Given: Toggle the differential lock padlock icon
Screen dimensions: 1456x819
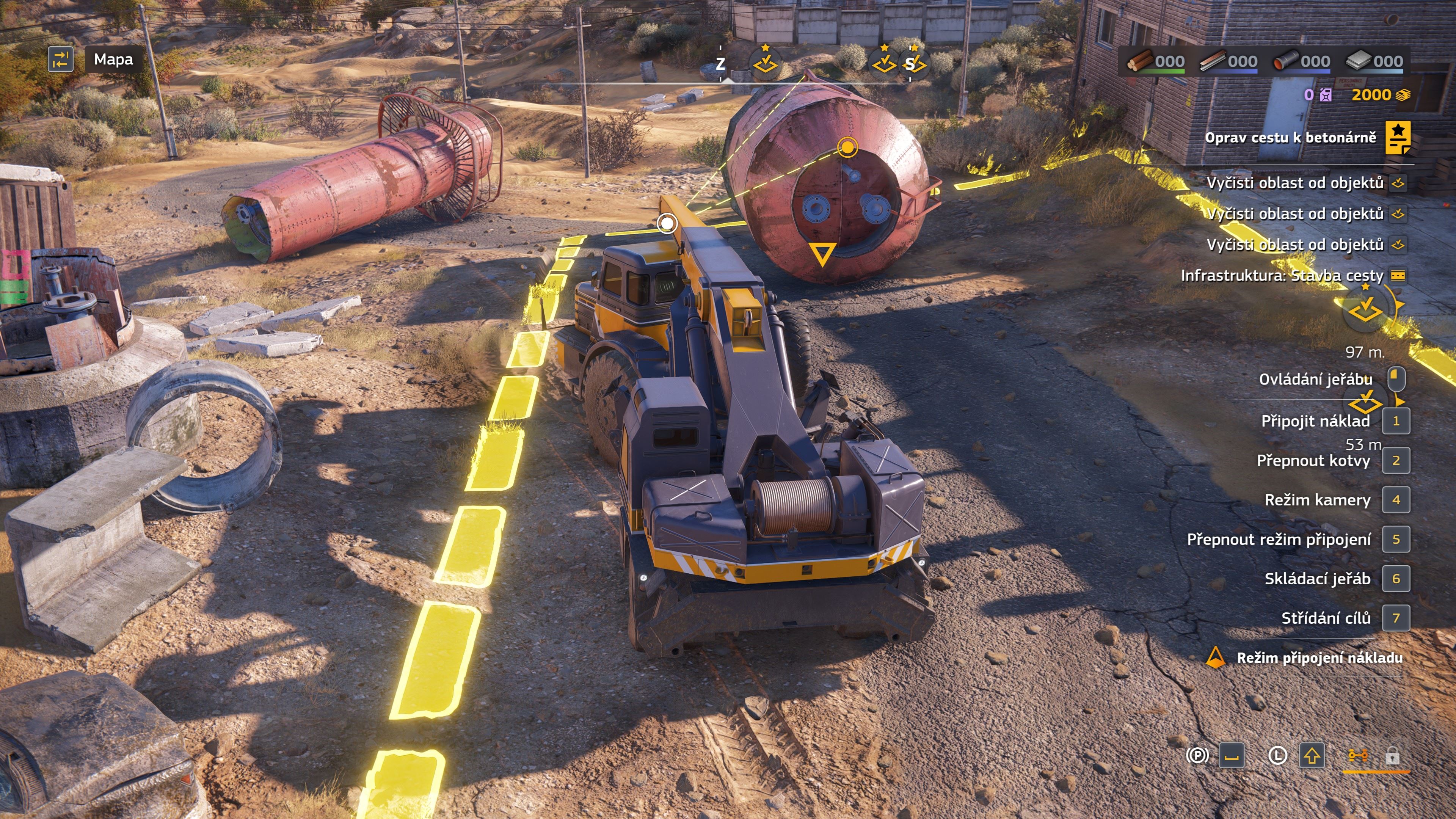Looking at the screenshot, I should click(x=1392, y=756).
